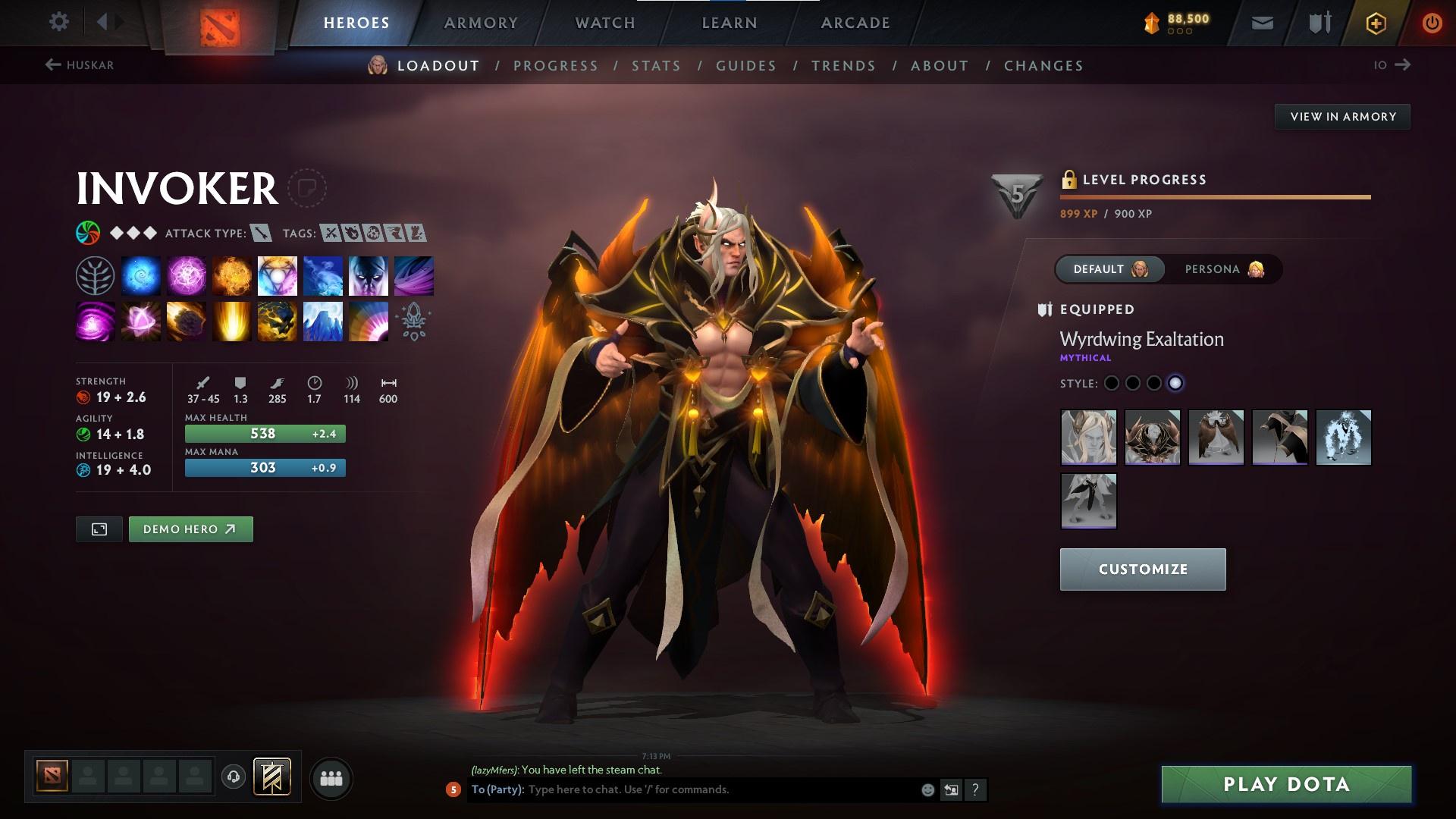Click View in Armory button
This screenshot has height=819, width=1456.
1342,117
